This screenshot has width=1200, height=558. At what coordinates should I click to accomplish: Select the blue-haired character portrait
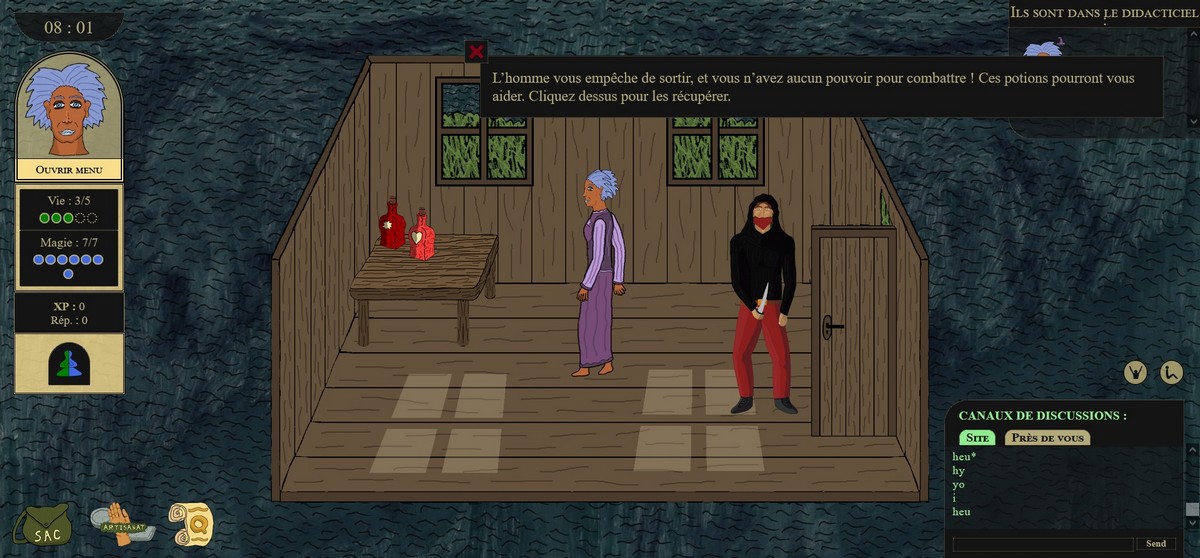coord(69,106)
